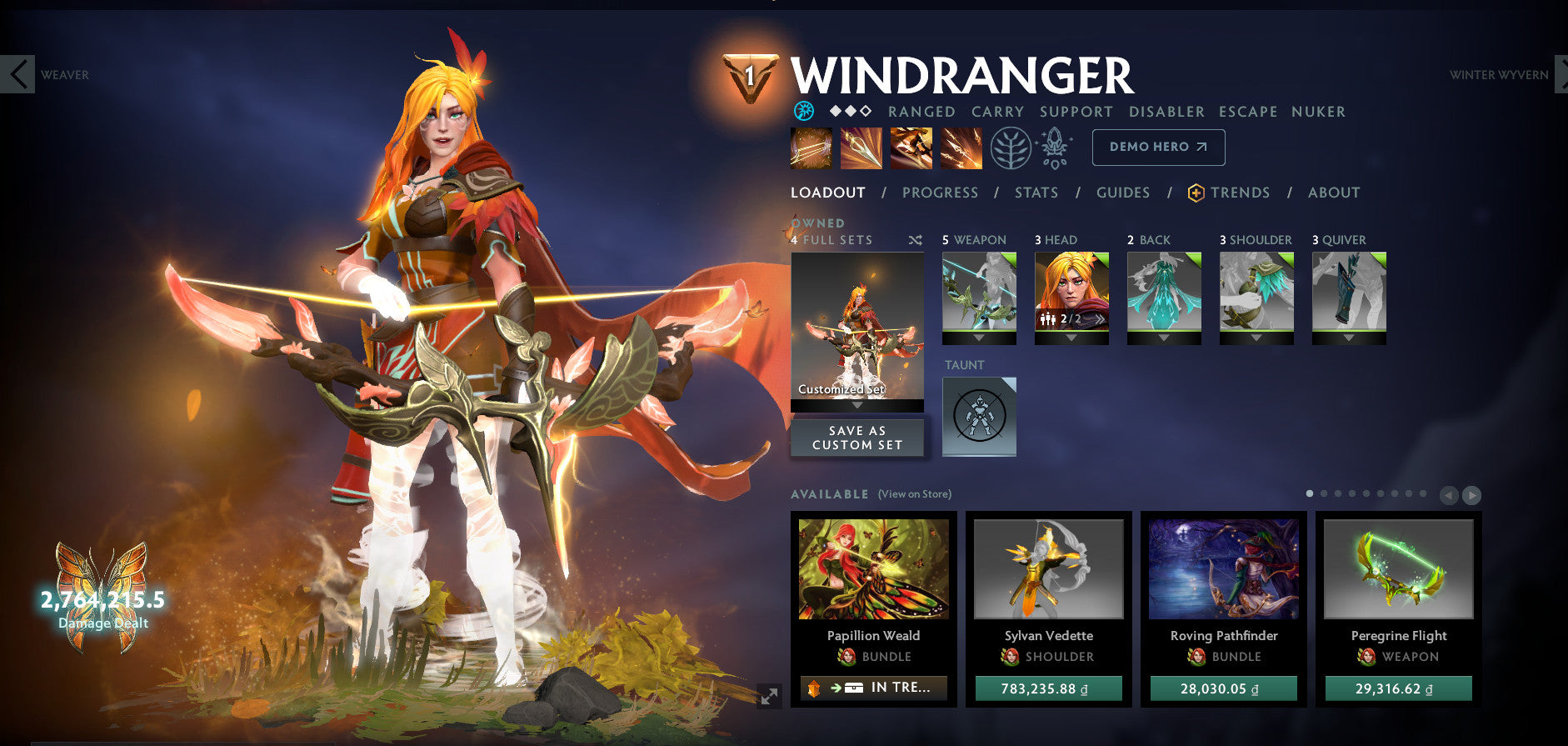Expand the Weapon slot dropdown arrow
This screenshot has width=1568, height=746.
(979, 339)
